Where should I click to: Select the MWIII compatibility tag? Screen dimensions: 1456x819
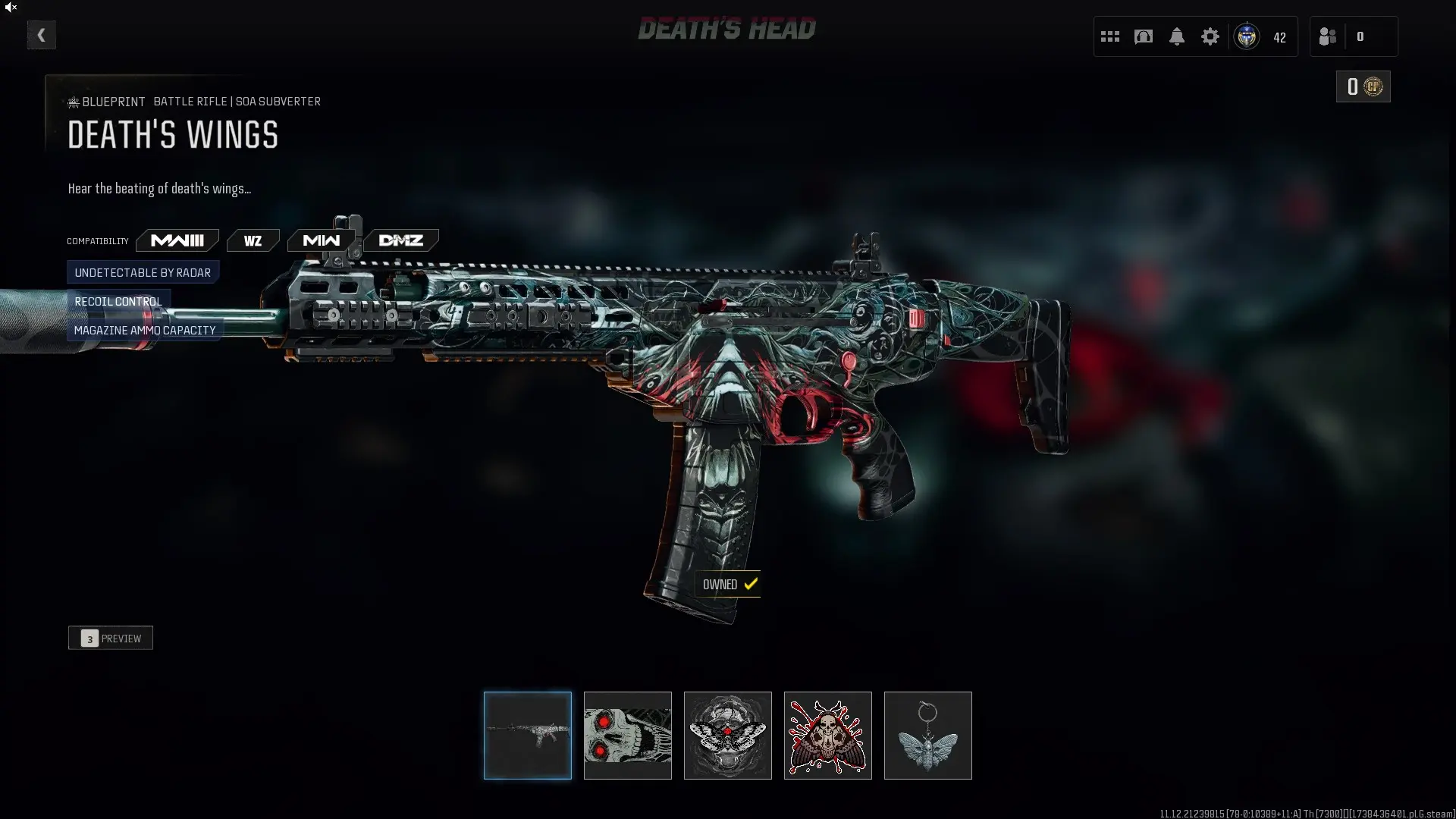tap(177, 240)
